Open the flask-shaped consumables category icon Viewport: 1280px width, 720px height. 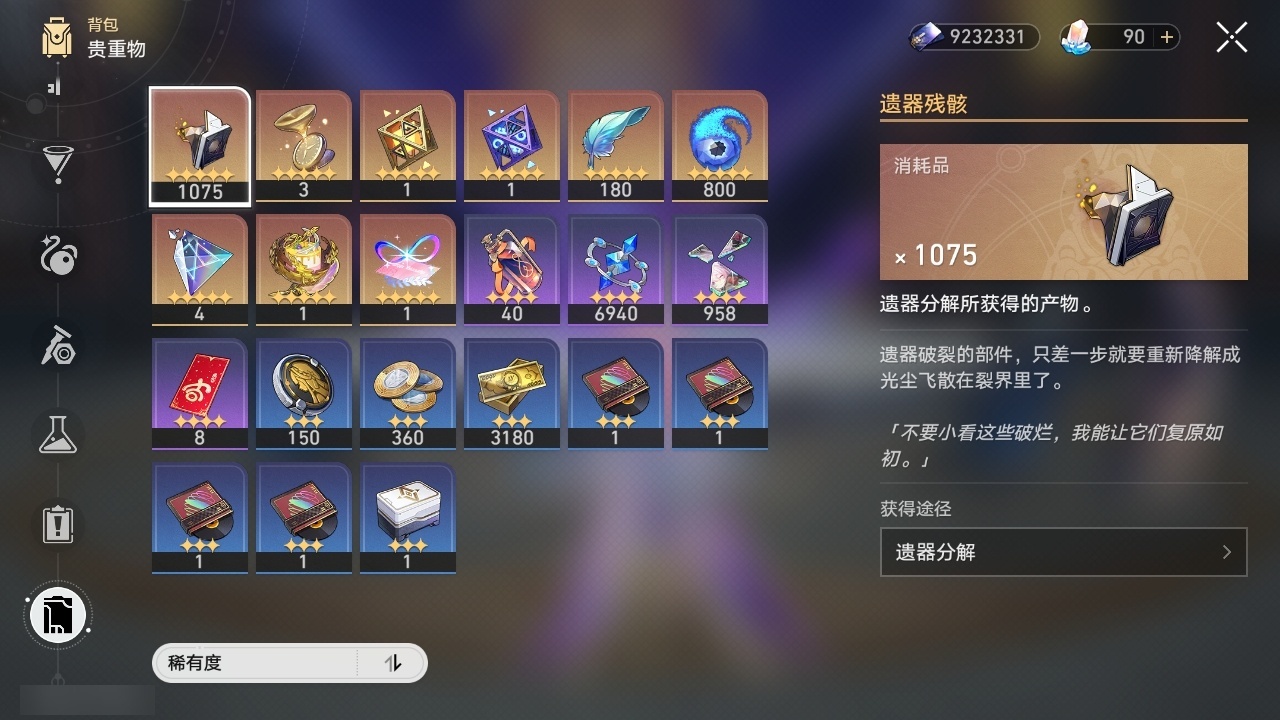pos(57,432)
